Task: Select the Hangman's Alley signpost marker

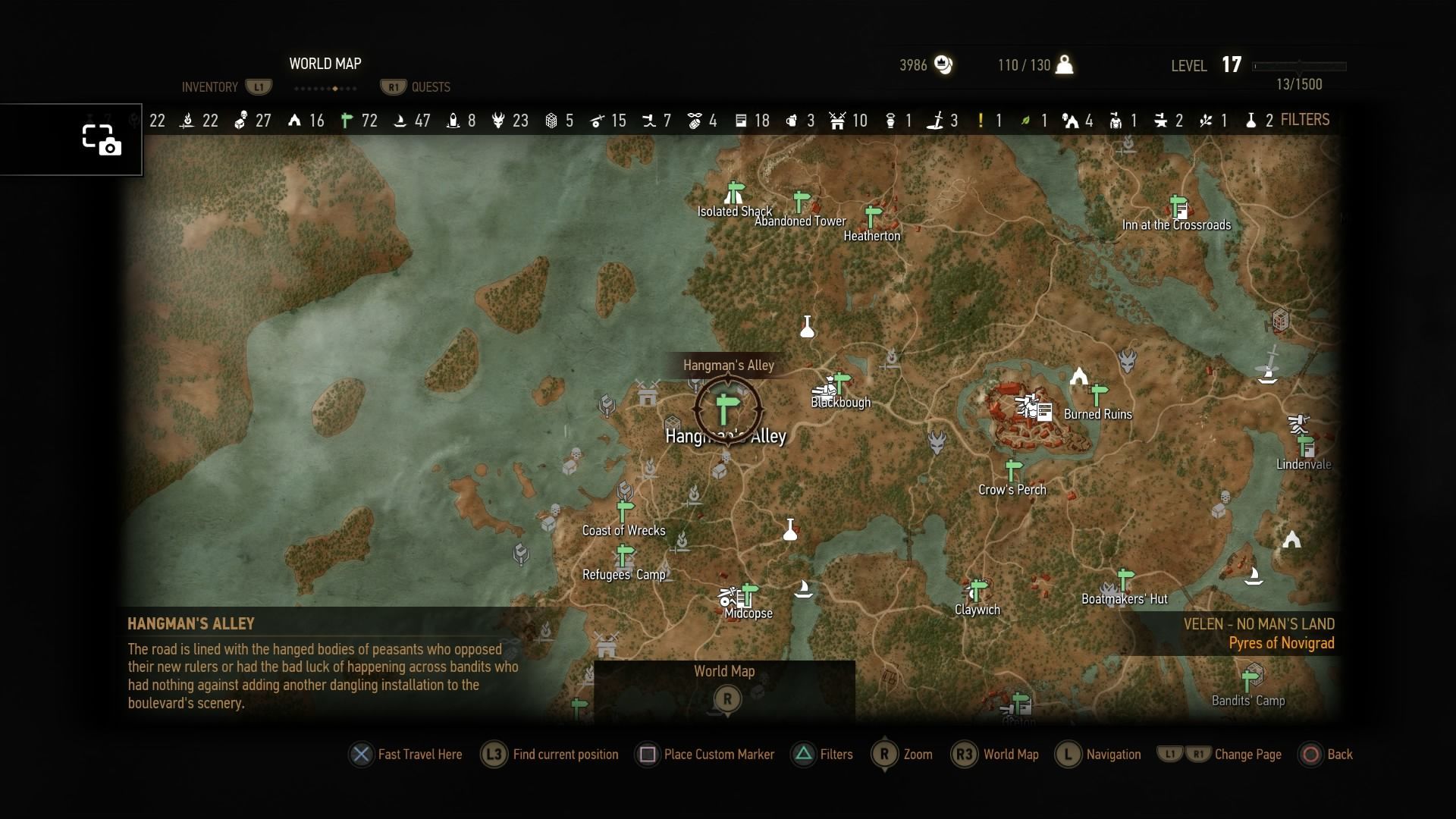Action: 726,407
